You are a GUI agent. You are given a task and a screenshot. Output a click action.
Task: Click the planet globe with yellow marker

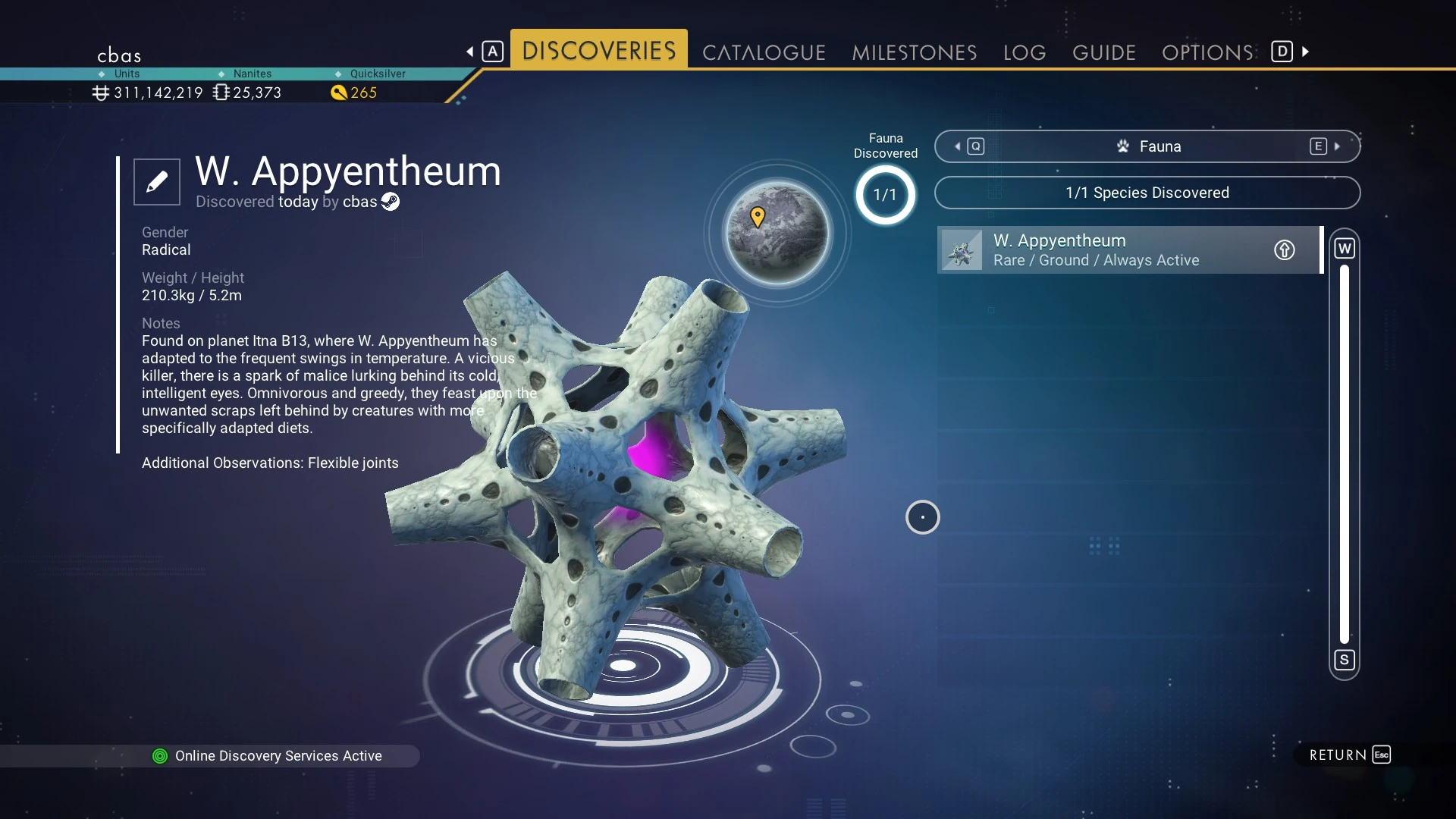tap(777, 233)
